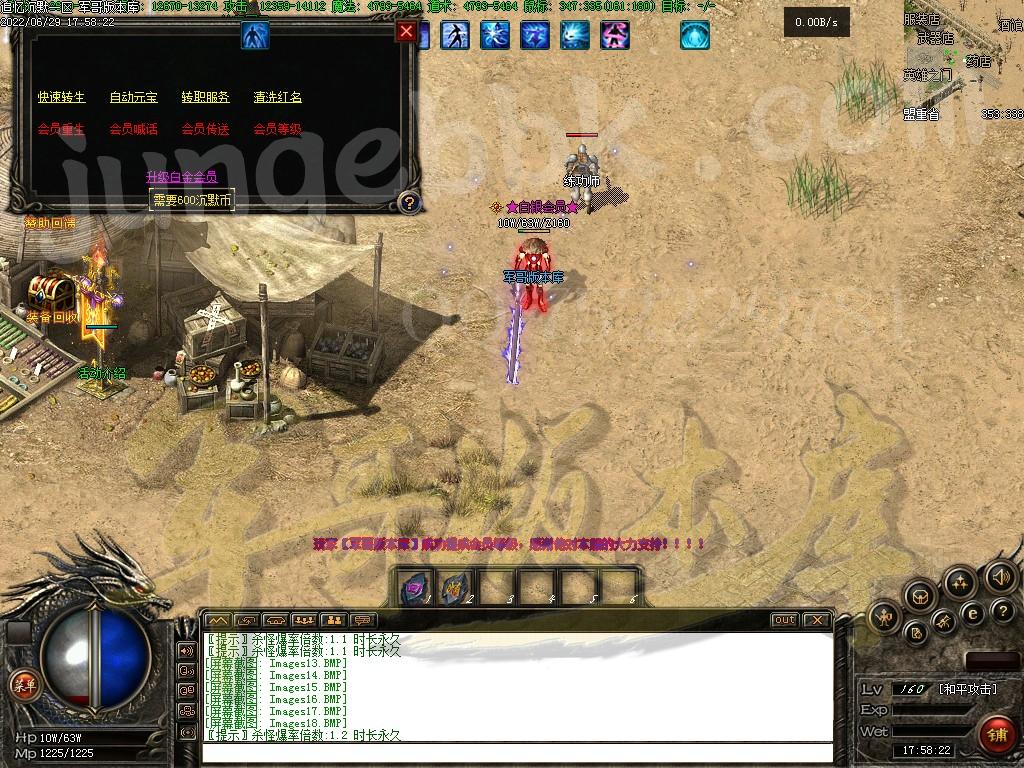Open the panel's question mark help
Image resolution: width=1024 pixels, height=768 pixels.
(x=408, y=203)
